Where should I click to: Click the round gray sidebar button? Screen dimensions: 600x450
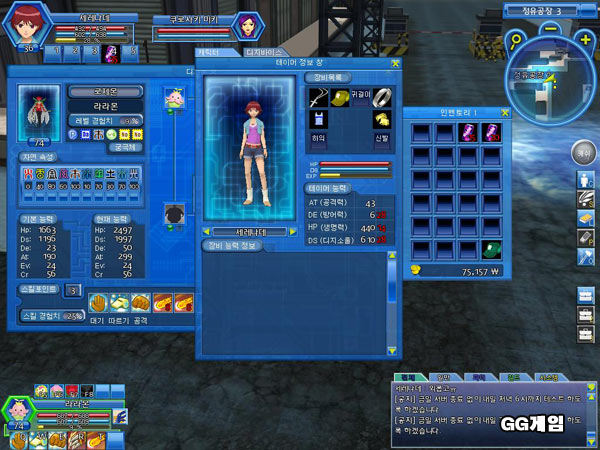click(x=583, y=152)
